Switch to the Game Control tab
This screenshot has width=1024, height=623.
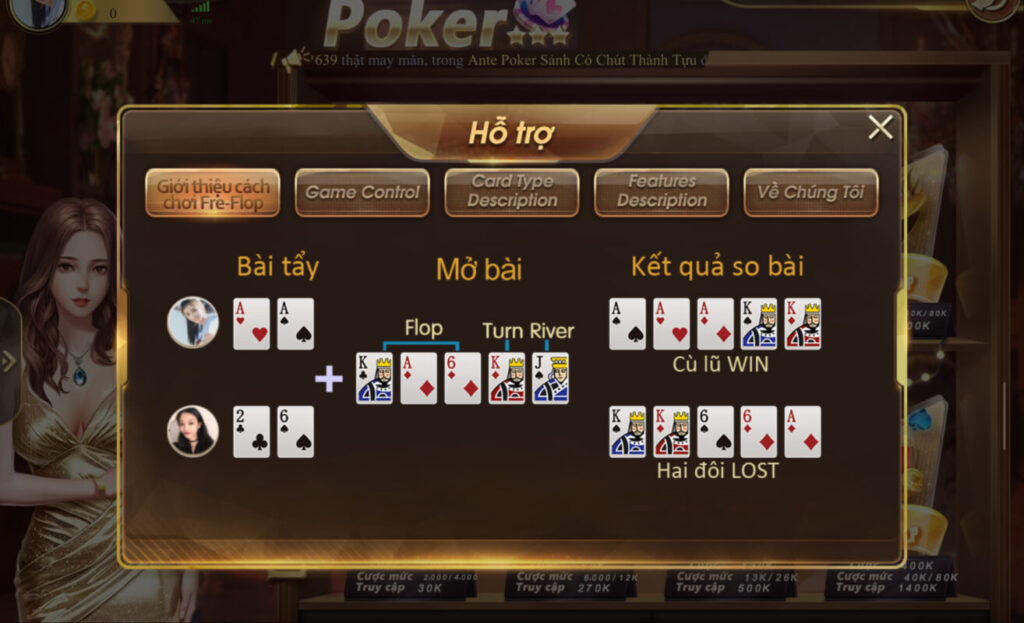(362, 193)
